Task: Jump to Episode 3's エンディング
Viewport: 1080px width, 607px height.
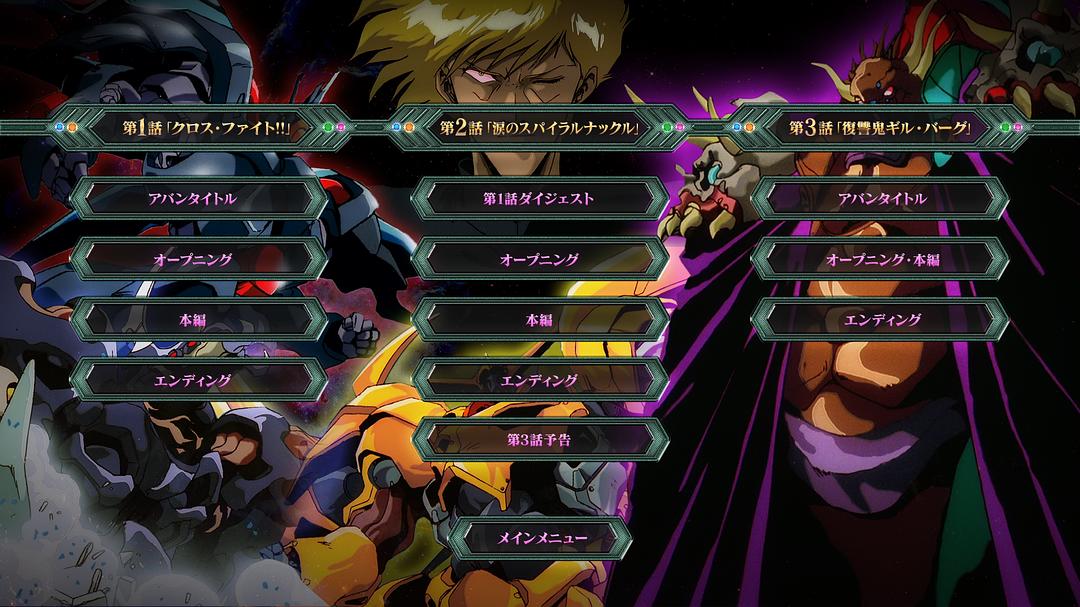Action: [880, 320]
